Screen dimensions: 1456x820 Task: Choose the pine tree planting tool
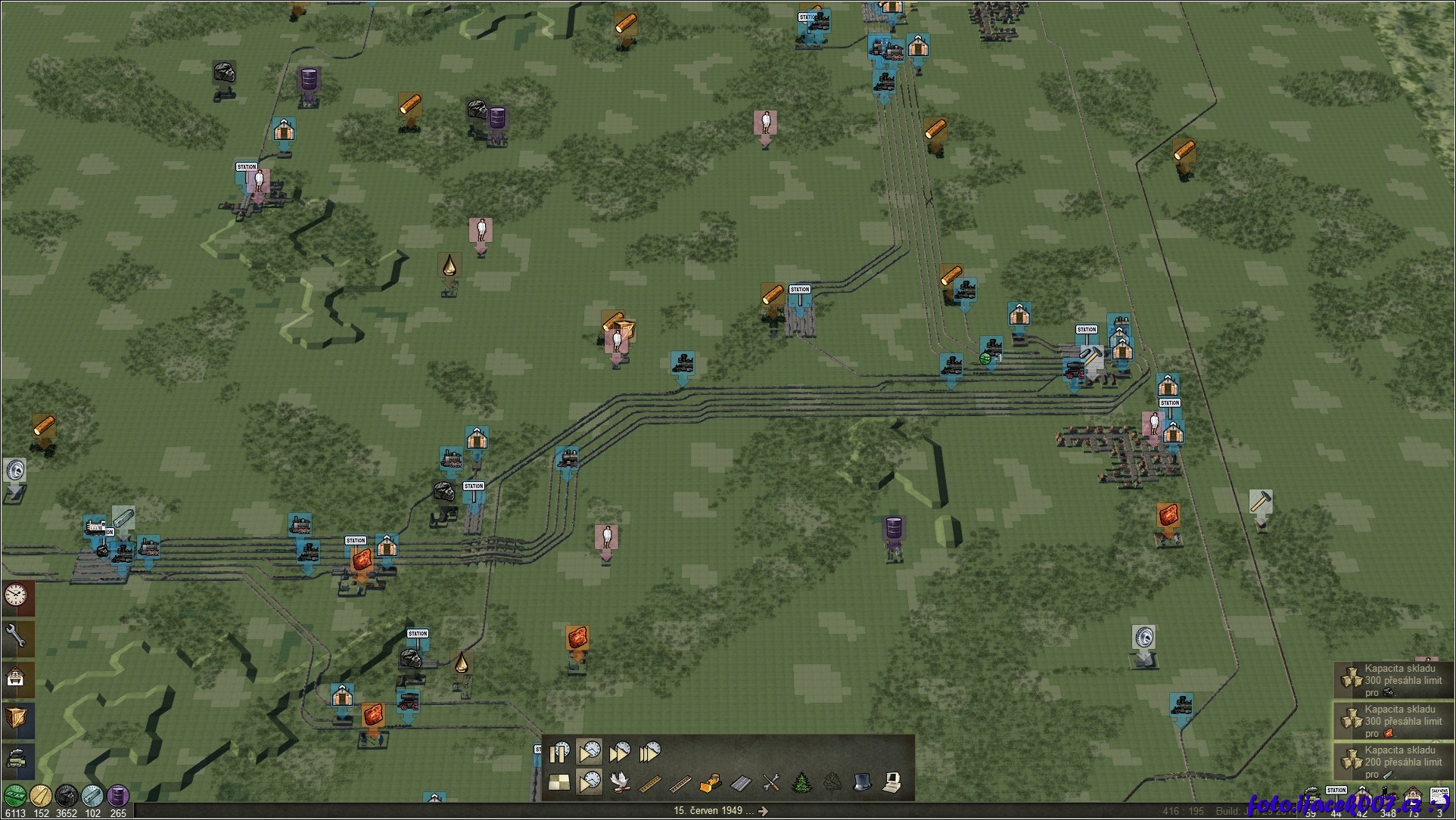click(x=801, y=783)
